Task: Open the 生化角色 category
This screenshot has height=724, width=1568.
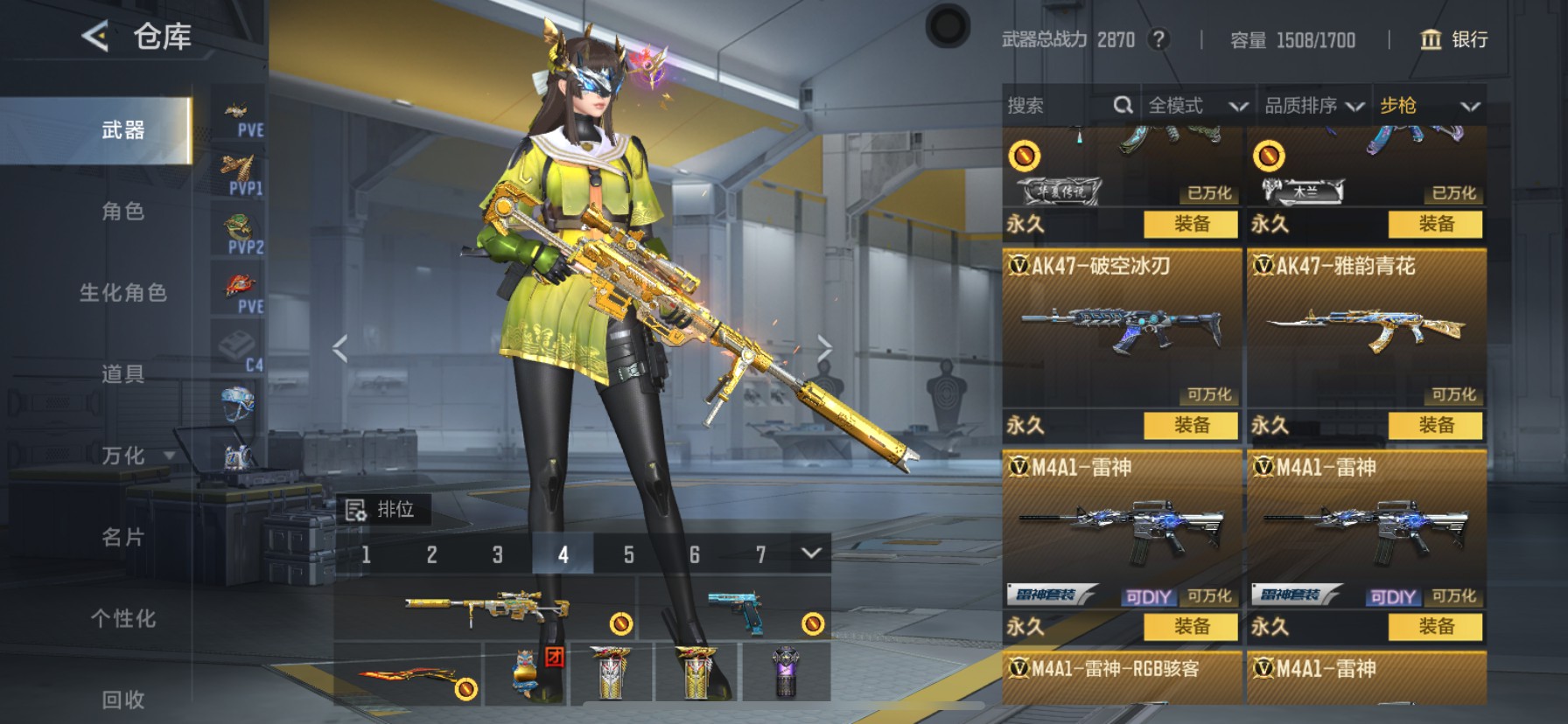Action: pyautogui.click(x=122, y=293)
